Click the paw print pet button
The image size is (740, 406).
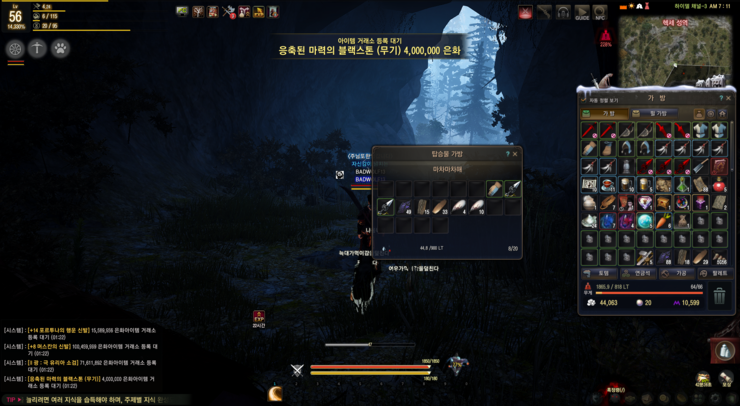pyautogui.click(x=60, y=48)
